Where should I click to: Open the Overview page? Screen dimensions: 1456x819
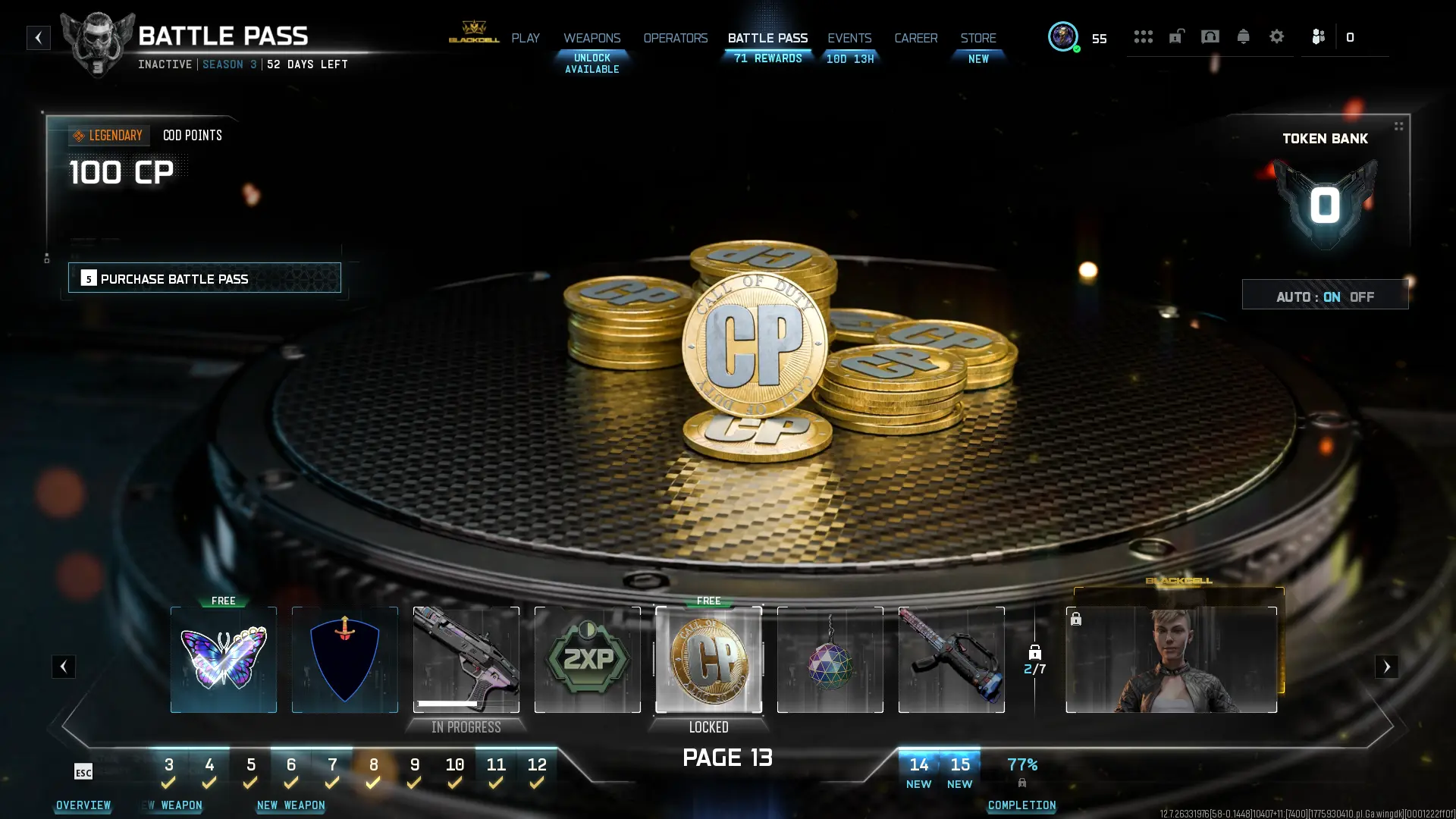point(83,805)
